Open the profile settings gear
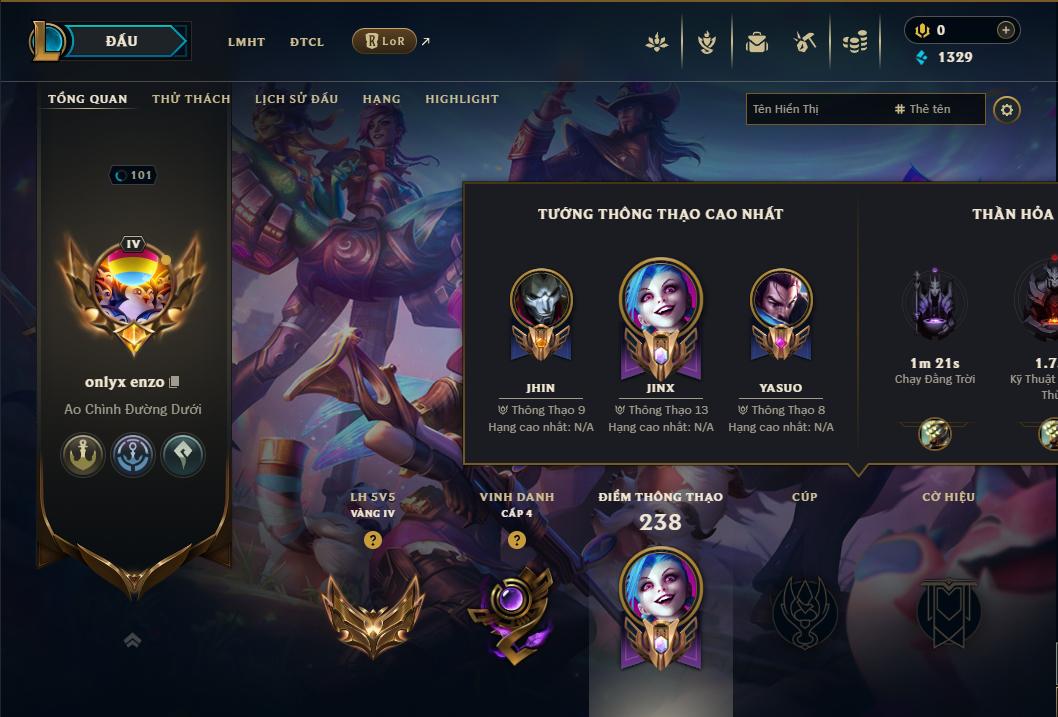The image size is (1058, 717). (1007, 110)
